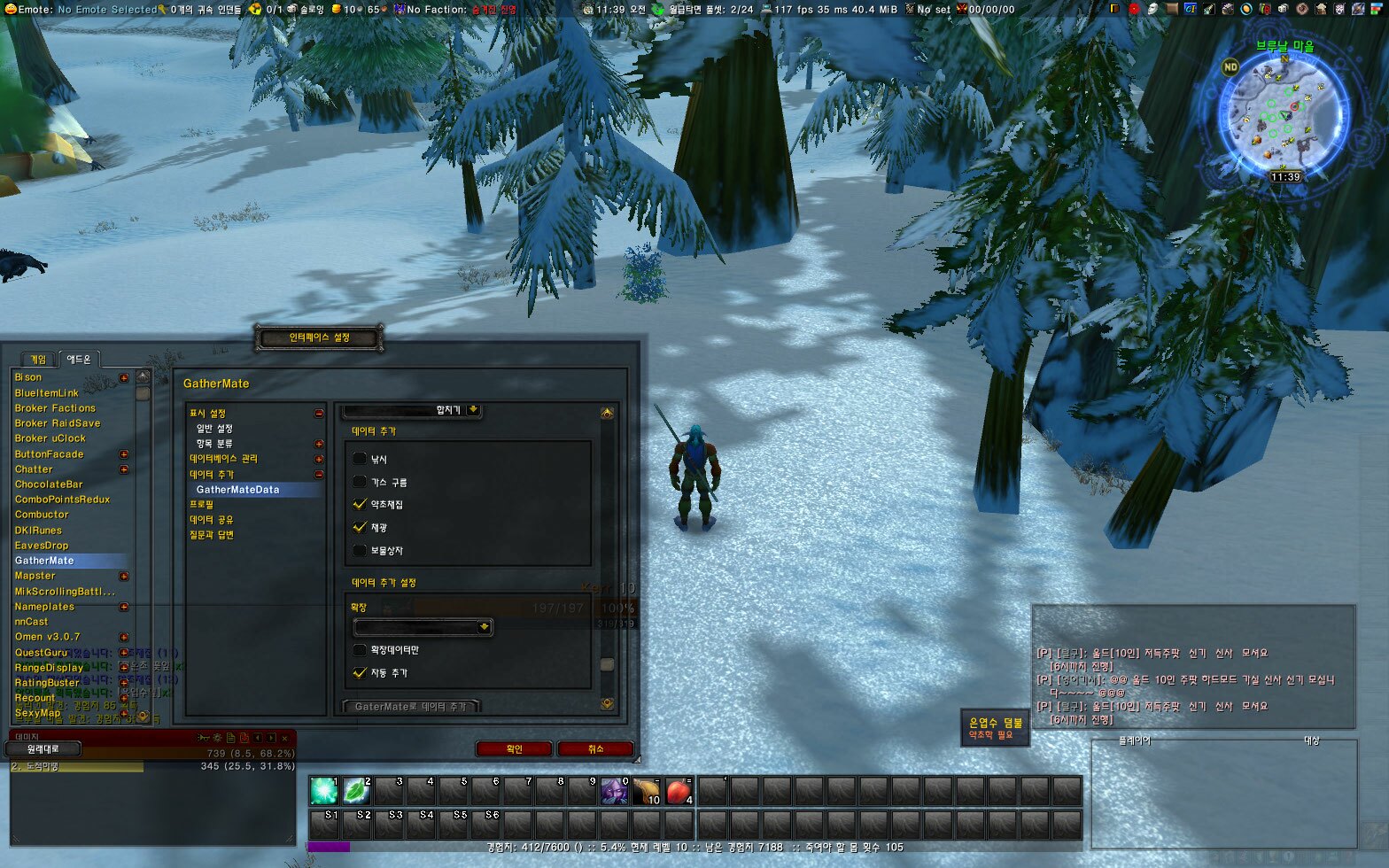Screen dimensions: 1389x868
Task: Toggle the 약초채집 checkbox
Action: (x=360, y=504)
